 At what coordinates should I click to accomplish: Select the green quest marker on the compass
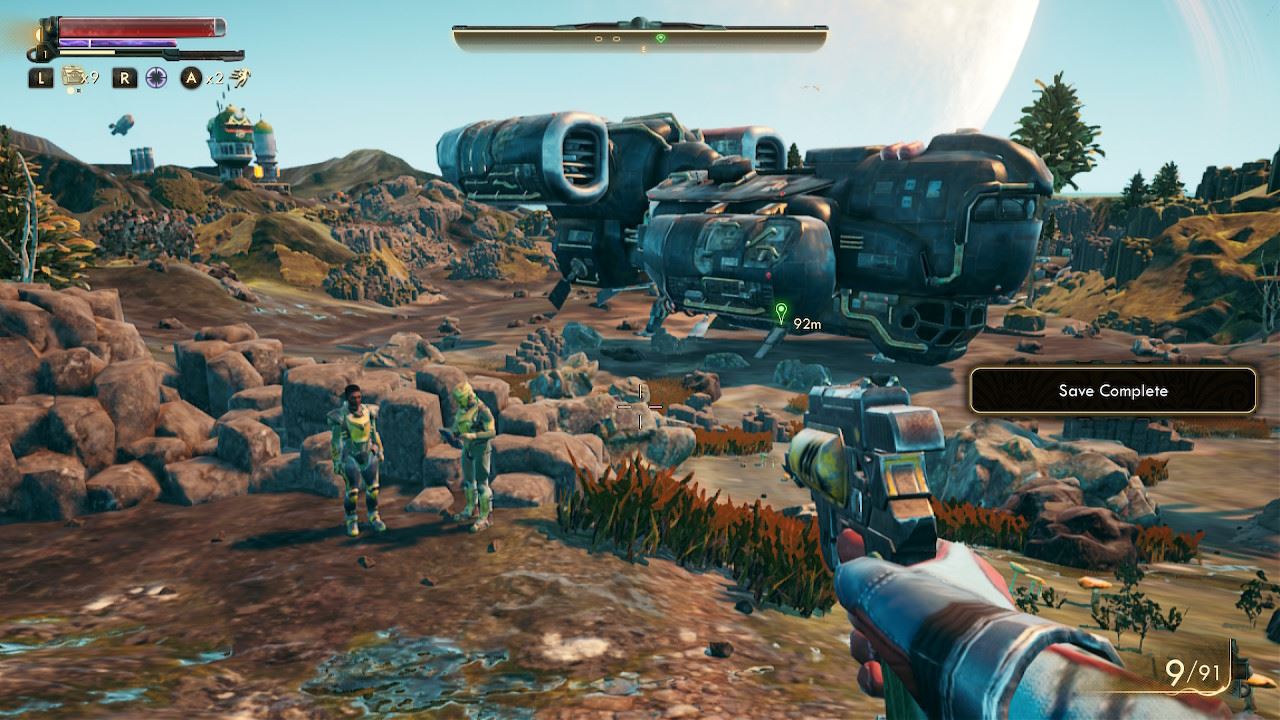tap(660, 38)
